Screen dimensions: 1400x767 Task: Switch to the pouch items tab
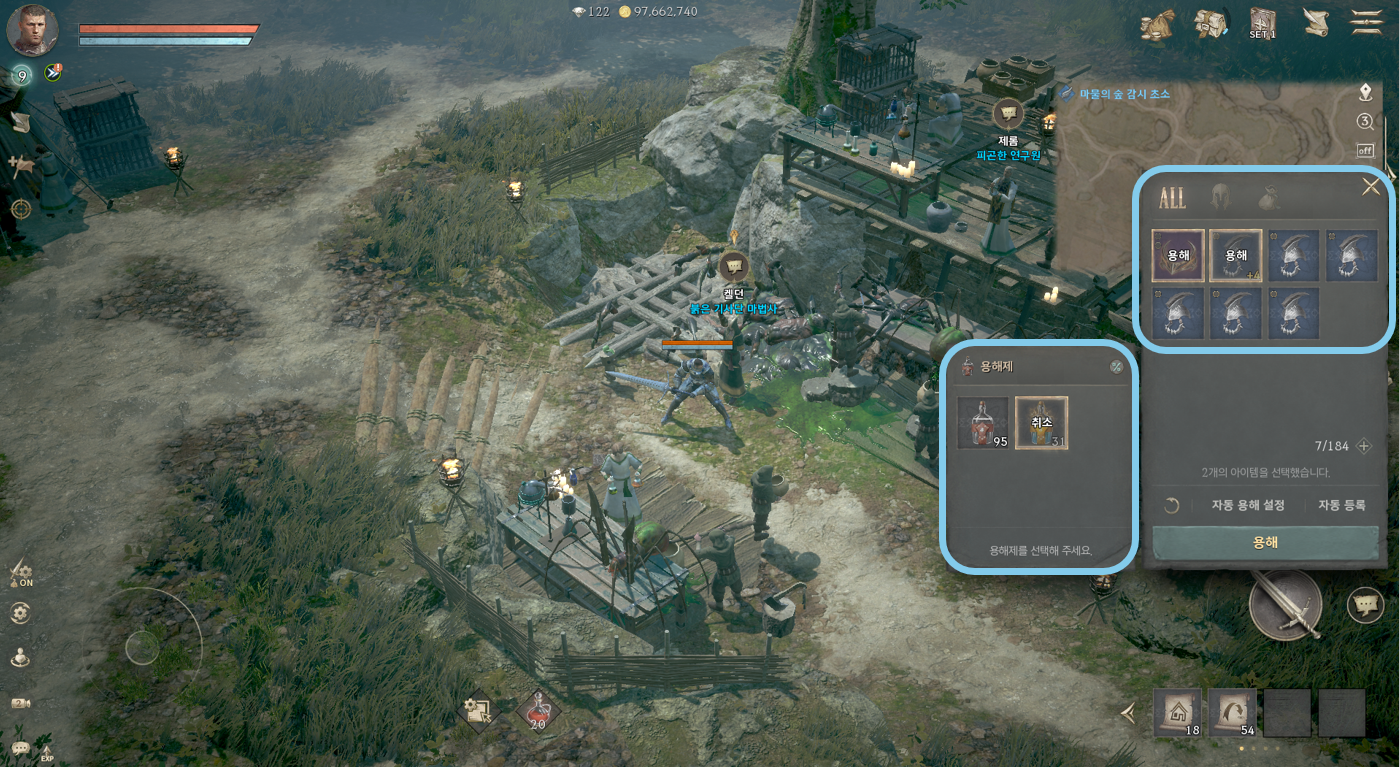[x=1268, y=197]
